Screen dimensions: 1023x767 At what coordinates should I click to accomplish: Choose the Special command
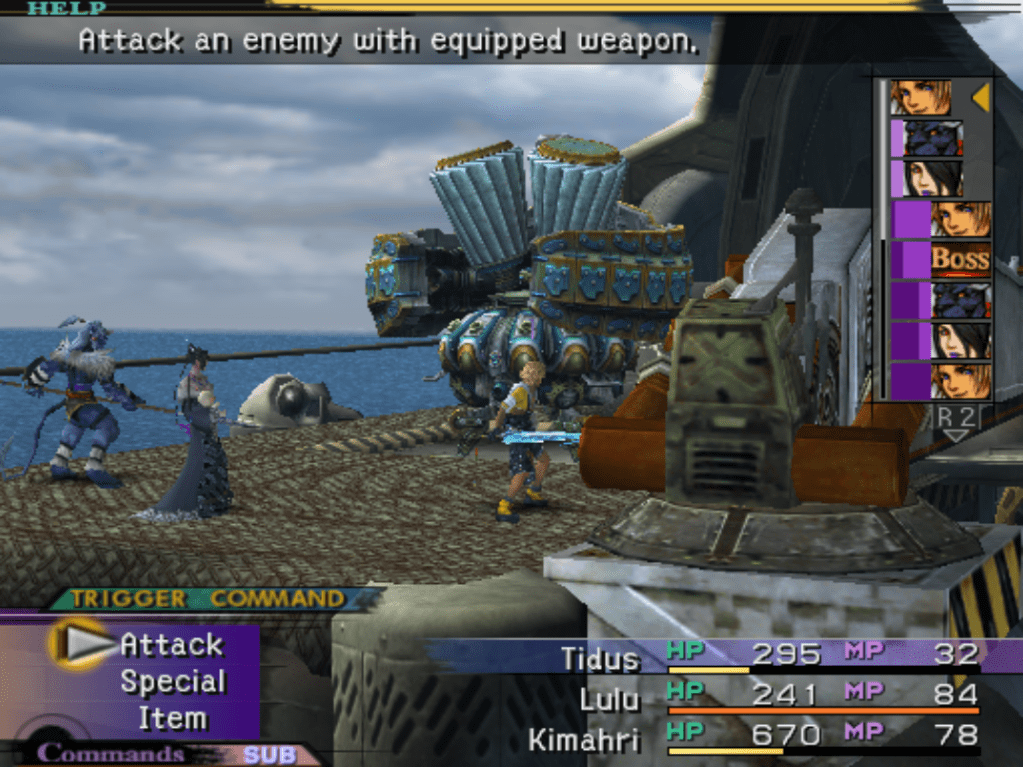click(x=172, y=682)
